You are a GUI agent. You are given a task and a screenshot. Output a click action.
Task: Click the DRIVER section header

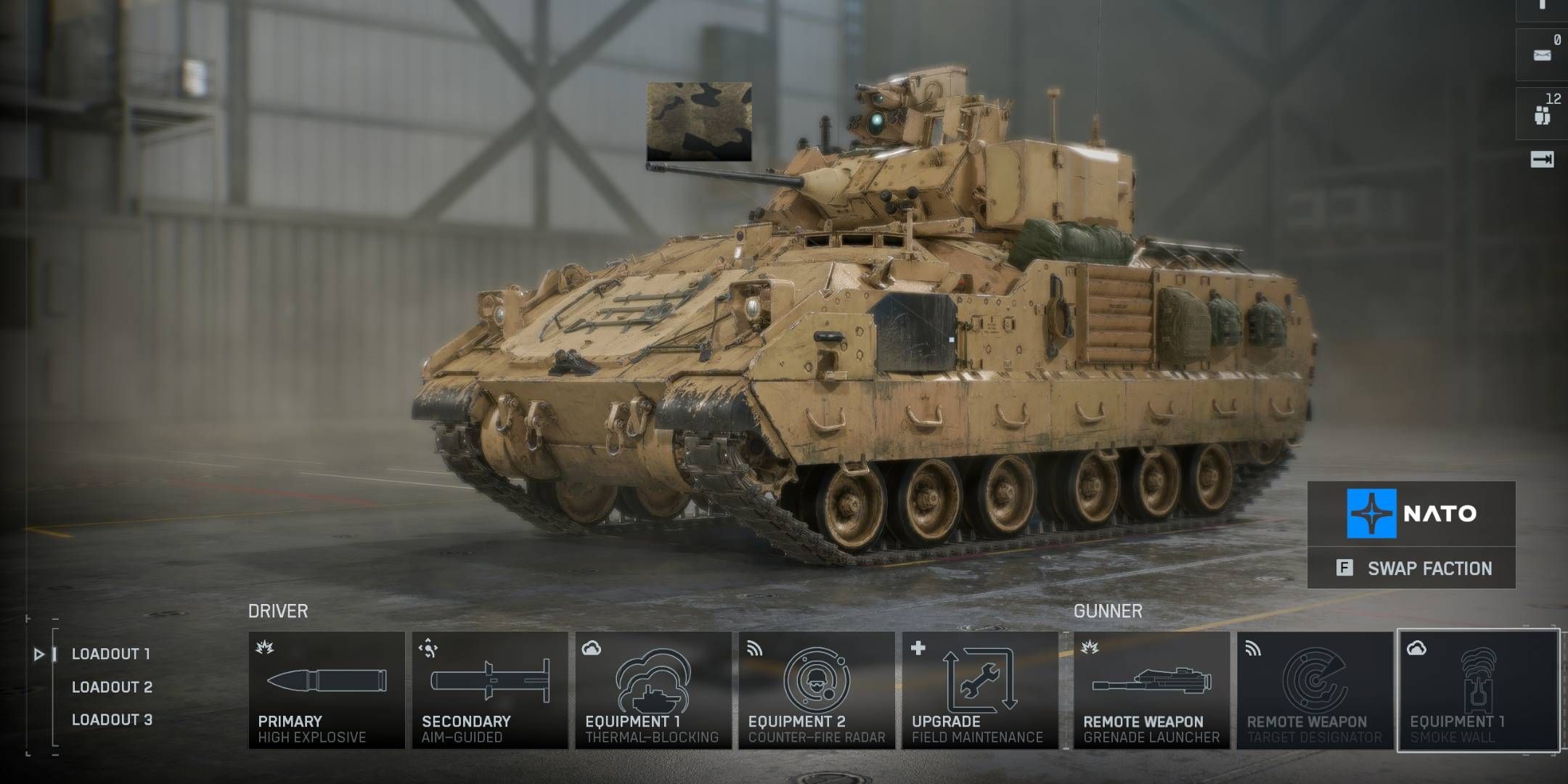(279, 611)
